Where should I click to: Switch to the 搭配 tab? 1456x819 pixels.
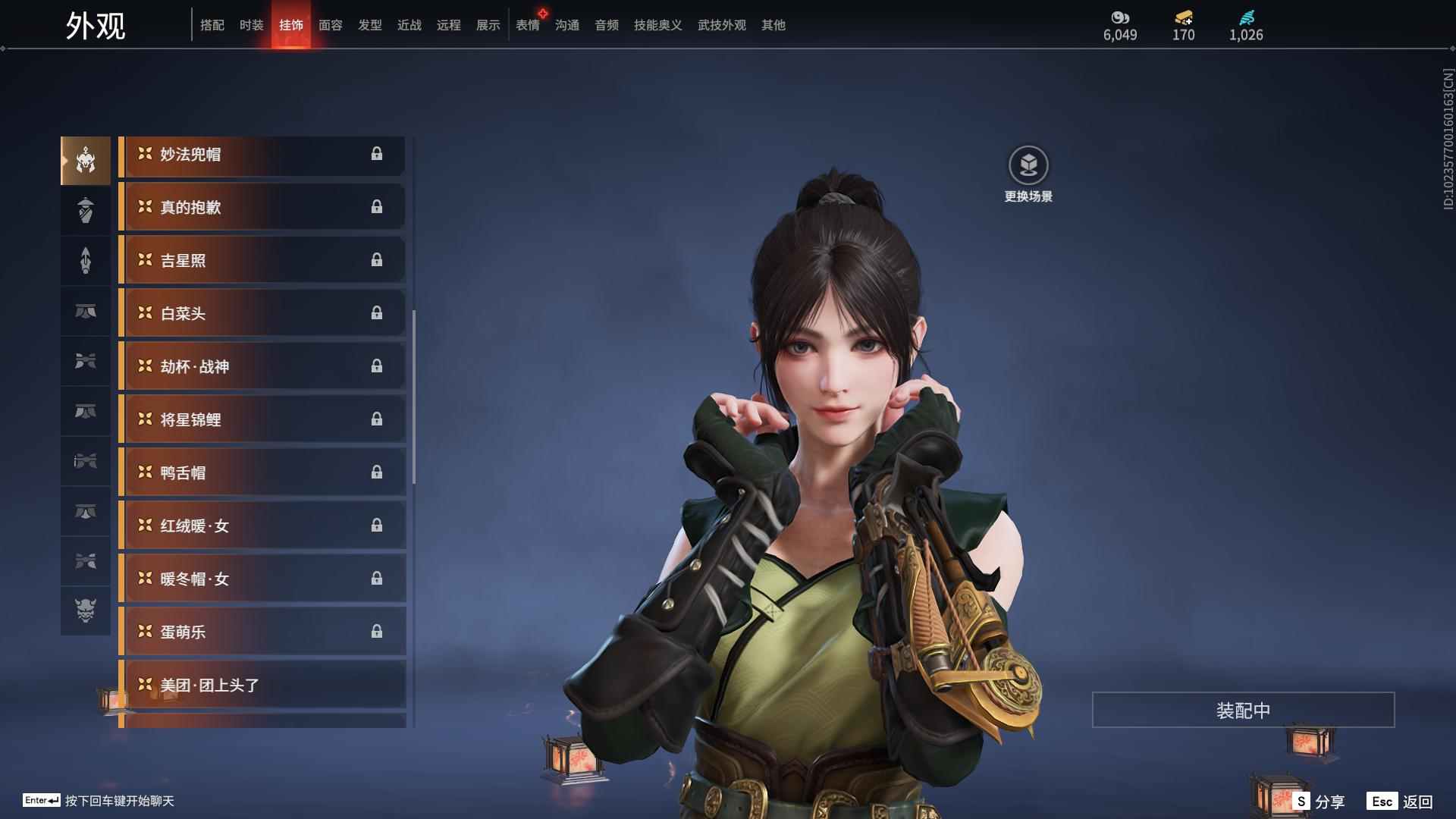(212, 25)
